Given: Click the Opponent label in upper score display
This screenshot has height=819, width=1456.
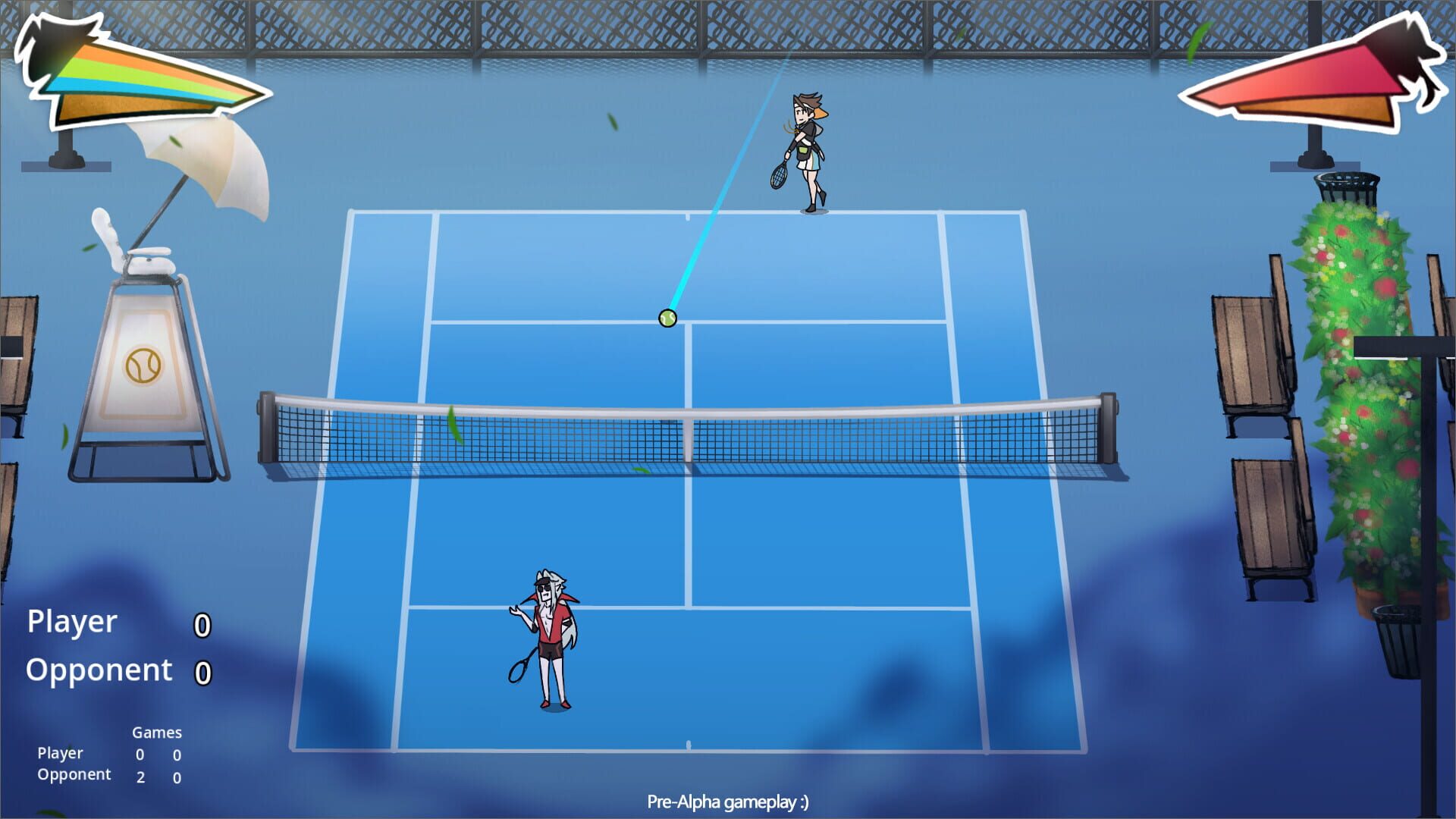Looking at the screenshot, I should [x=97, y=670].
